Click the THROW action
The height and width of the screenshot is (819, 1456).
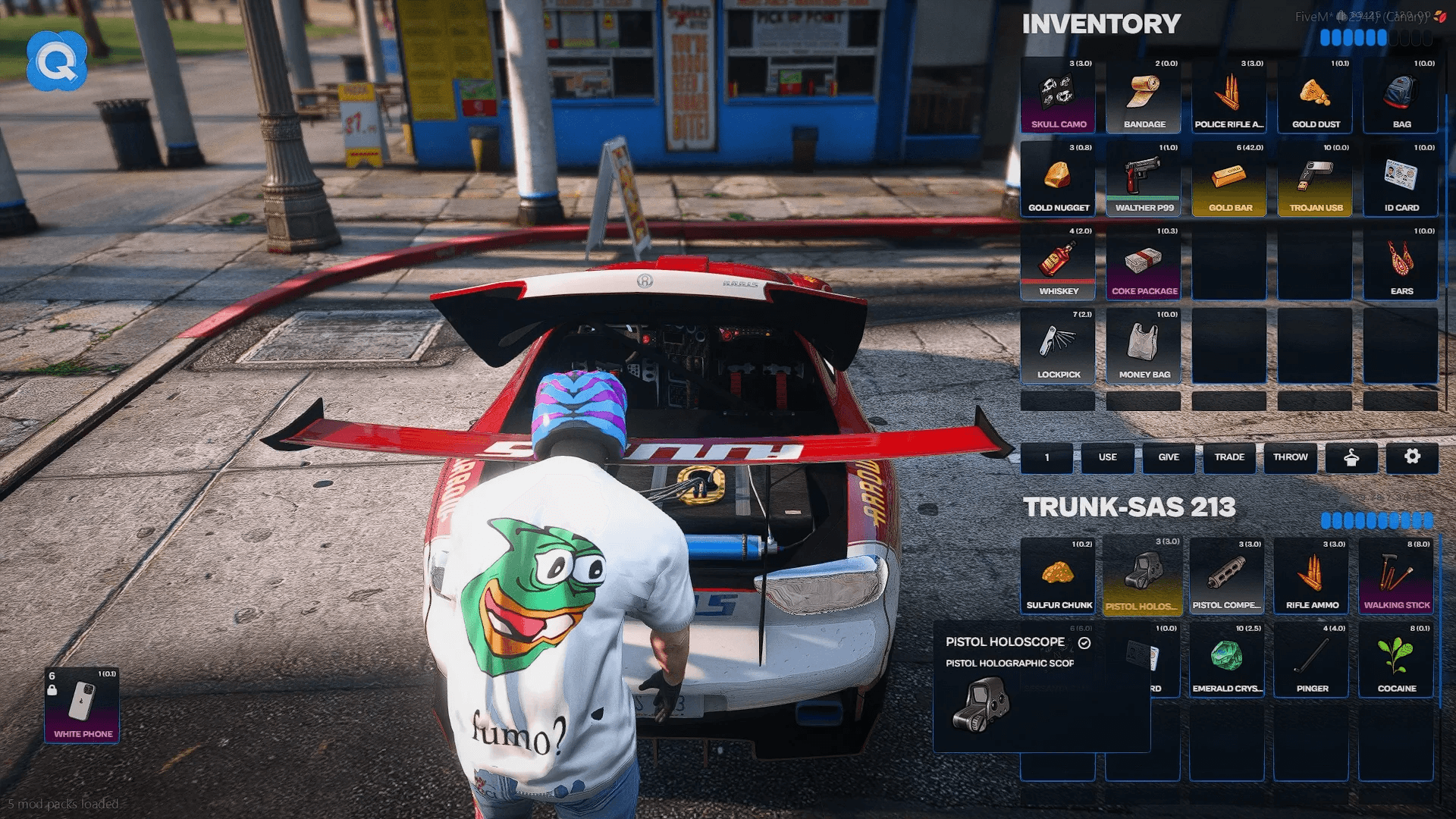coord(1290,457)
